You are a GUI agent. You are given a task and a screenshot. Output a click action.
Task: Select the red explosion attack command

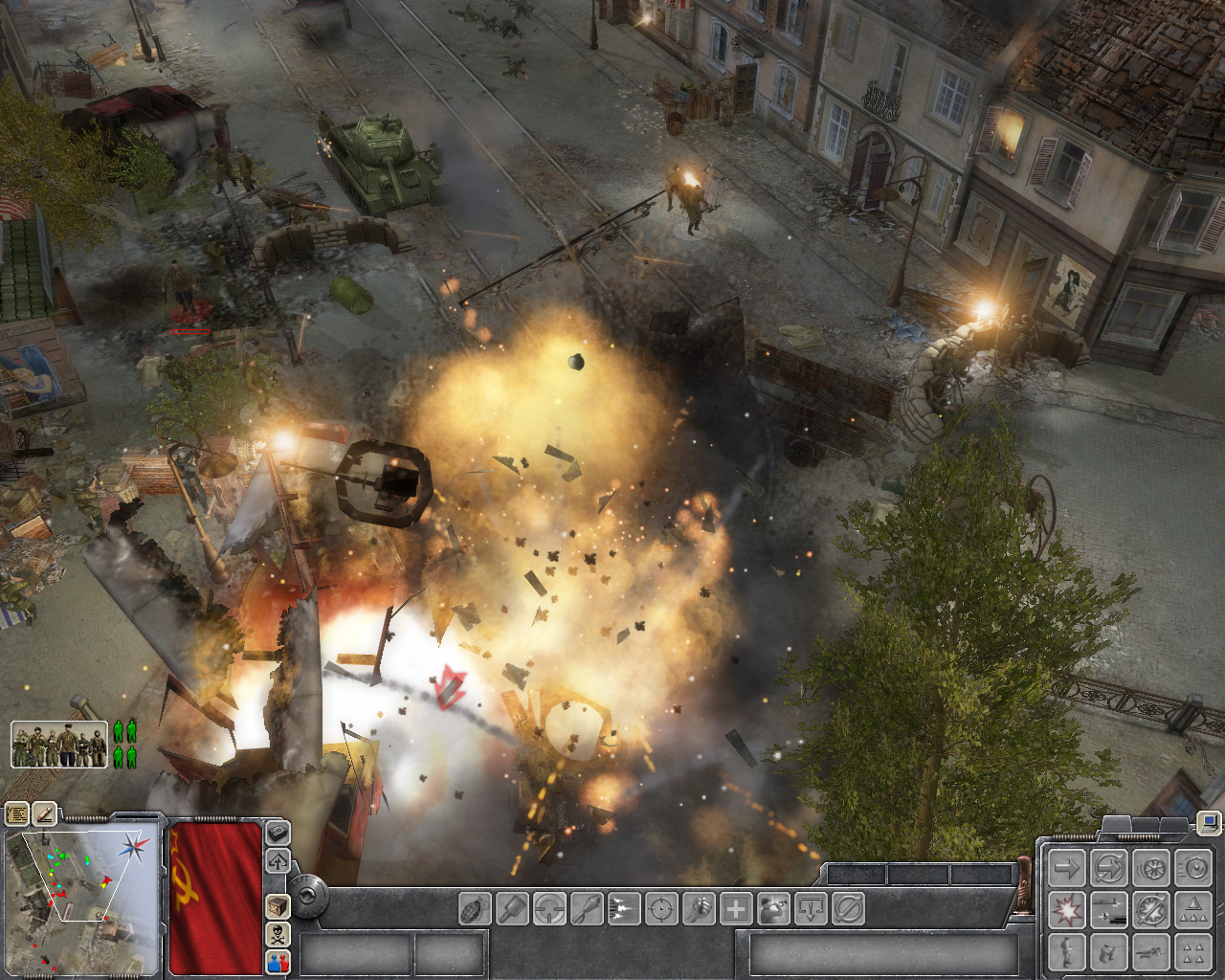point(1066,910)
